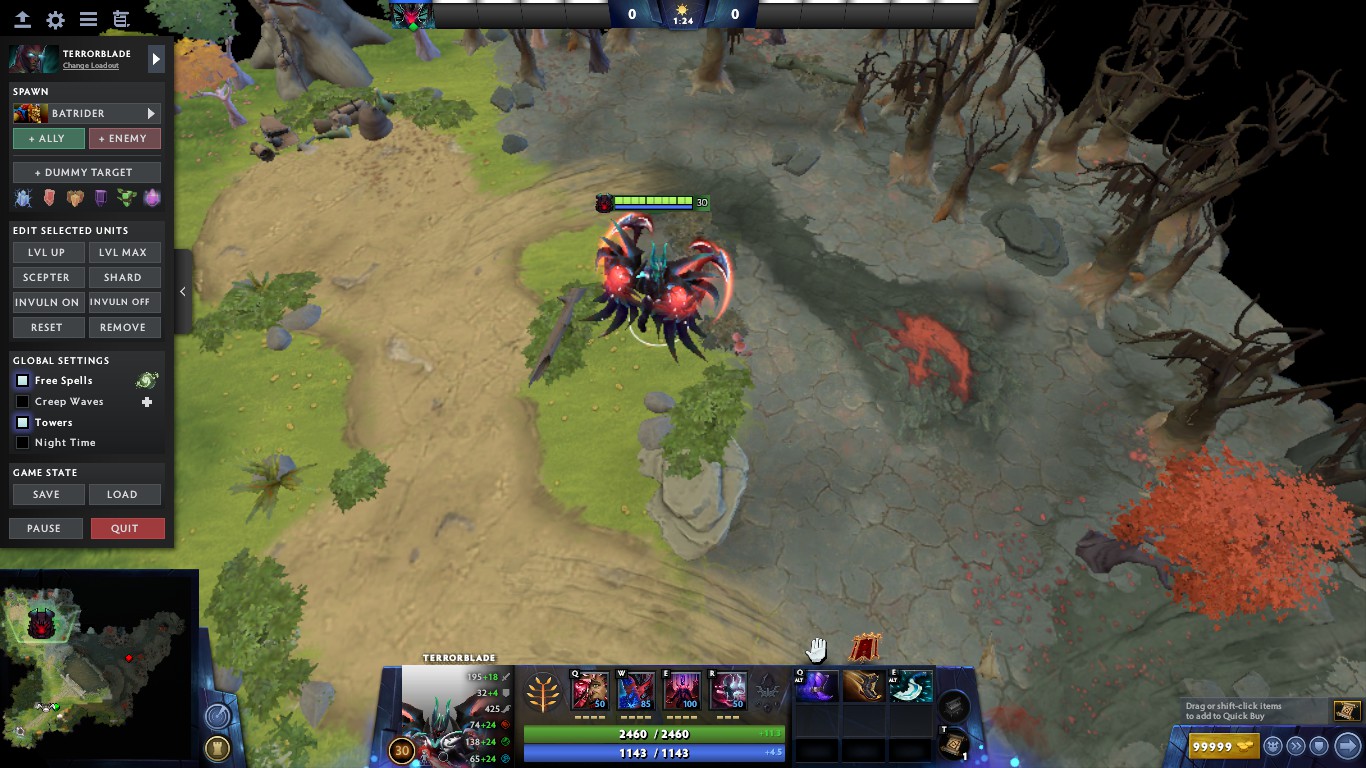Viewport: 1366px width, 768px height.
Task: Spawn a Dummy Target
Action: pos(86,171)
